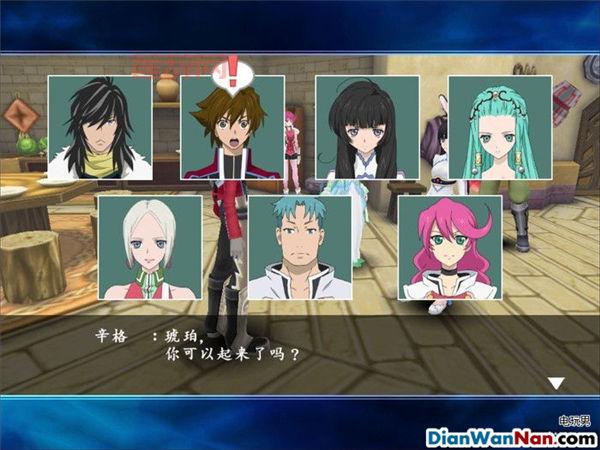The image size is (600, 450).
Task: Pick the teal-haired girl with headband portrait
Action: click(499, 128)
